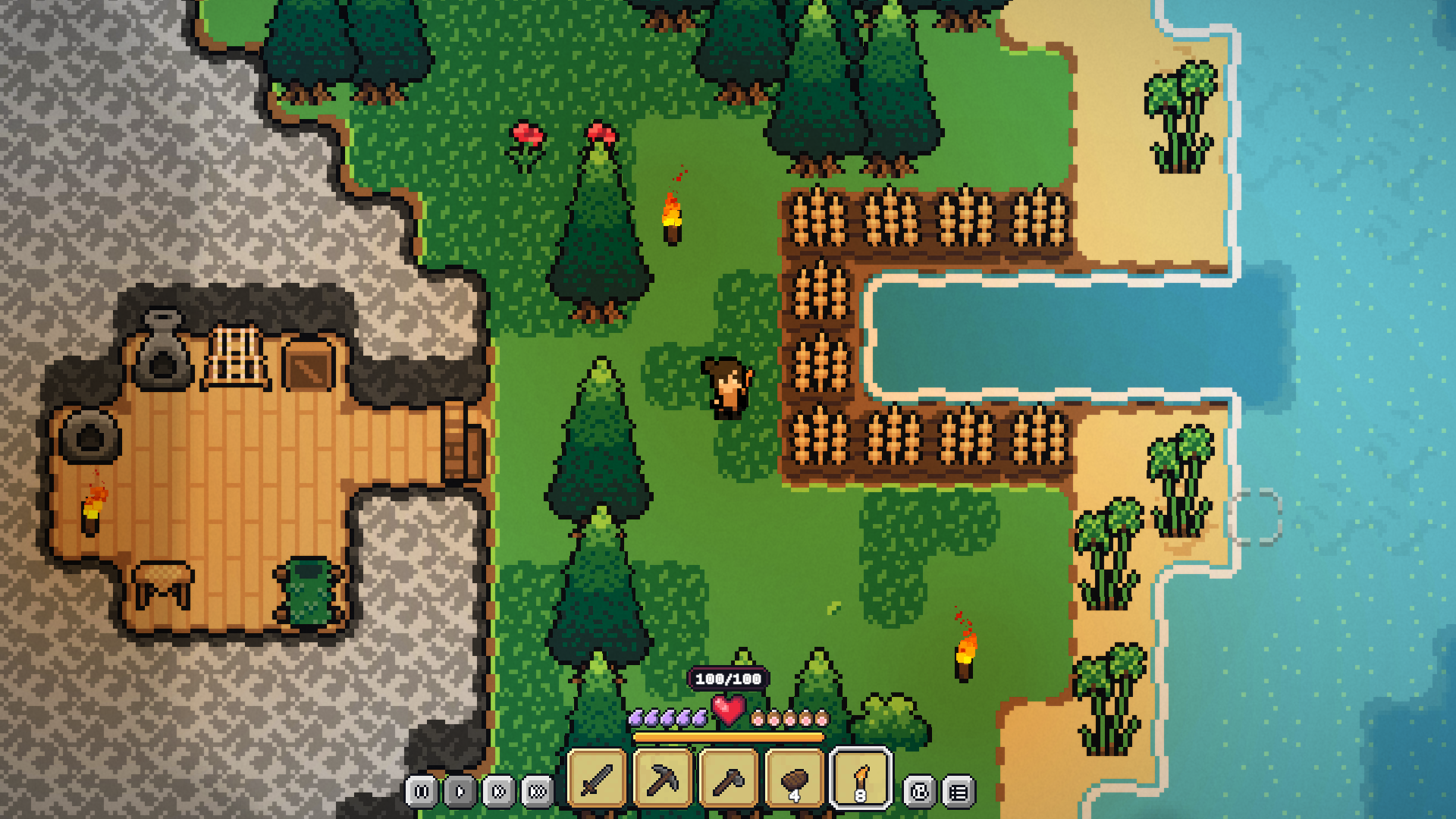Image resolution: width=1456 pixels, height=819 pixels.
Task: Set game speed to normal play
Action: 460,792
